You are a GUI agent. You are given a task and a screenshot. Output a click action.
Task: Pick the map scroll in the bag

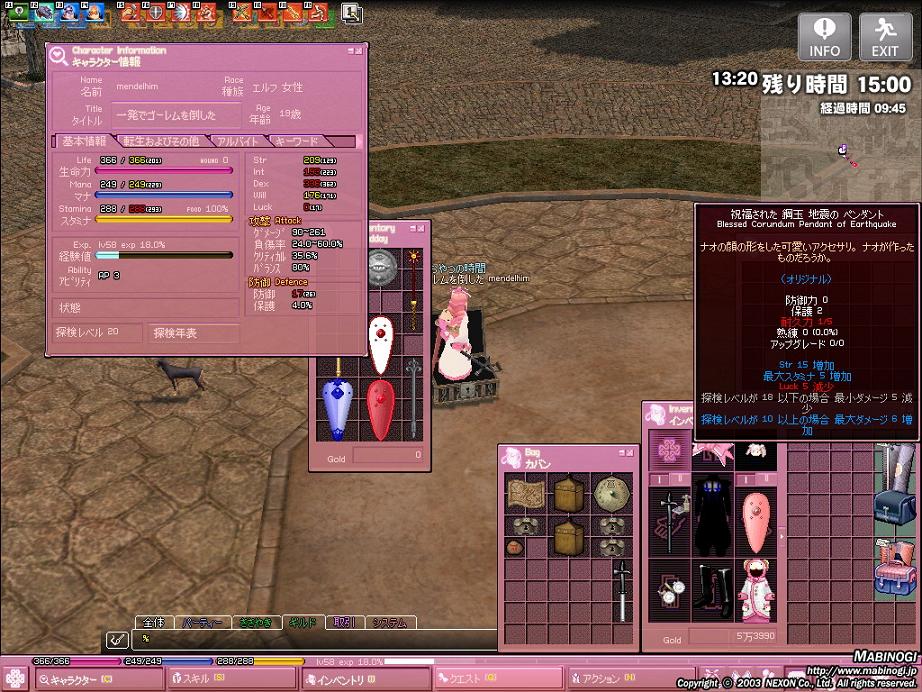coord(525,493)
